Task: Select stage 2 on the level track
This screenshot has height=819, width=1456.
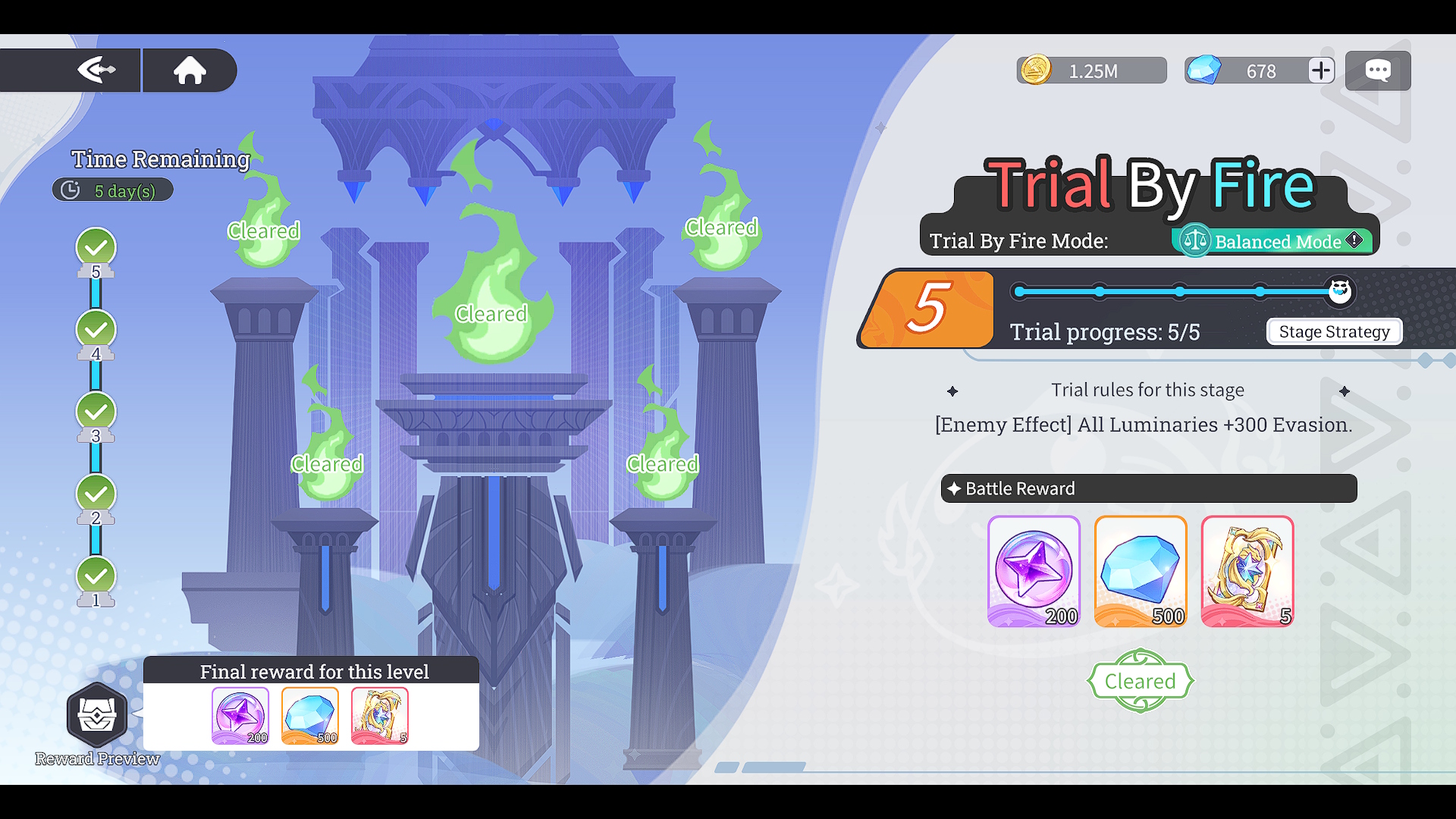Action: pyautogui.click(x=96, y=494)
